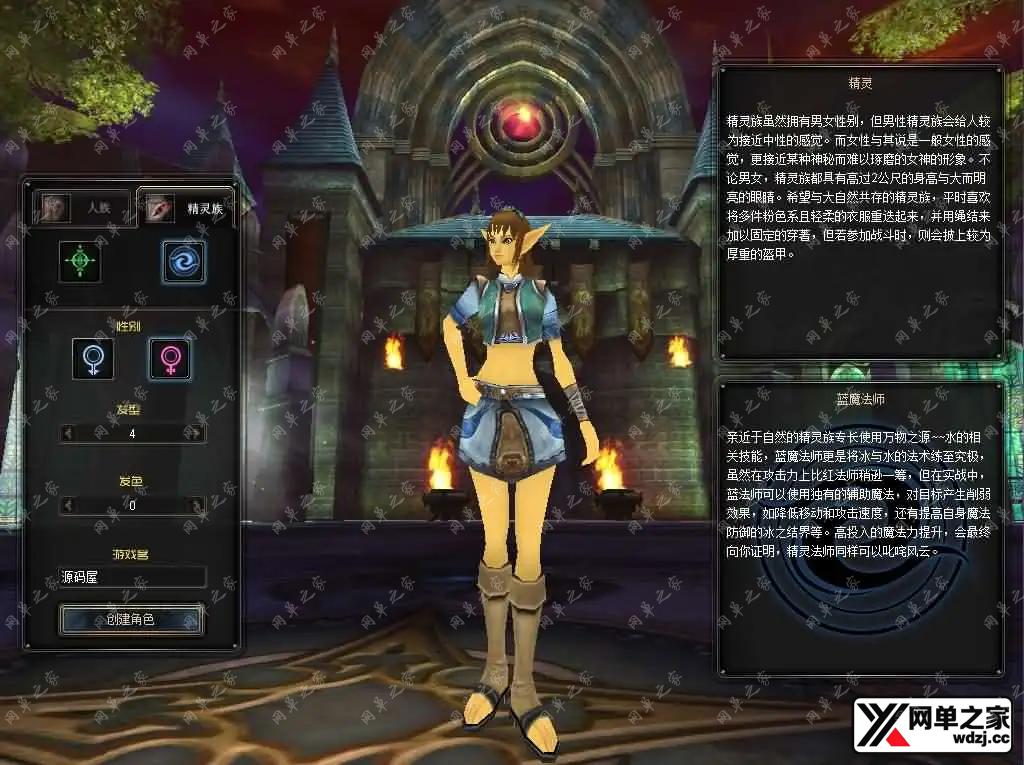Pick the blue swirl mage class icon
1024x765 pixels.
click(184, 261)
